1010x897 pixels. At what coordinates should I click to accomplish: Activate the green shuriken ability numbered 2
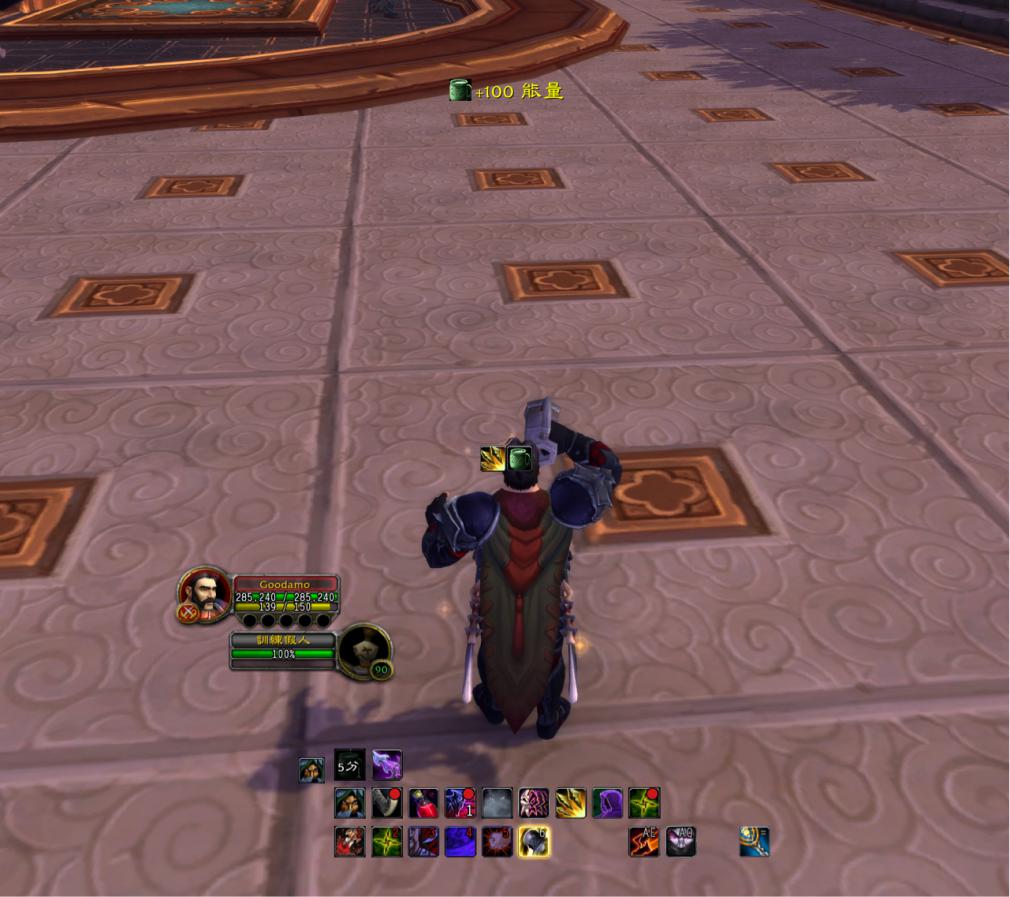tap(387, 842)
